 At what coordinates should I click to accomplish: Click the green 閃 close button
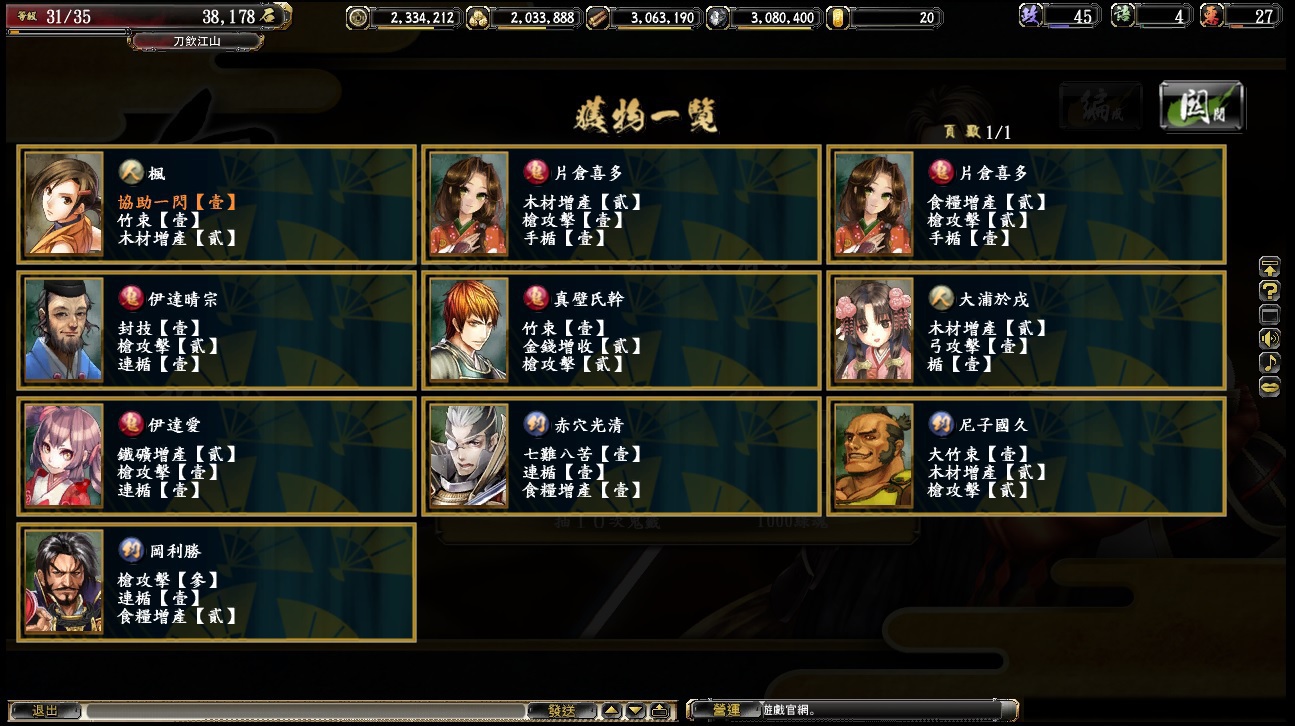pyautogui.click(x=1201, y=105)
